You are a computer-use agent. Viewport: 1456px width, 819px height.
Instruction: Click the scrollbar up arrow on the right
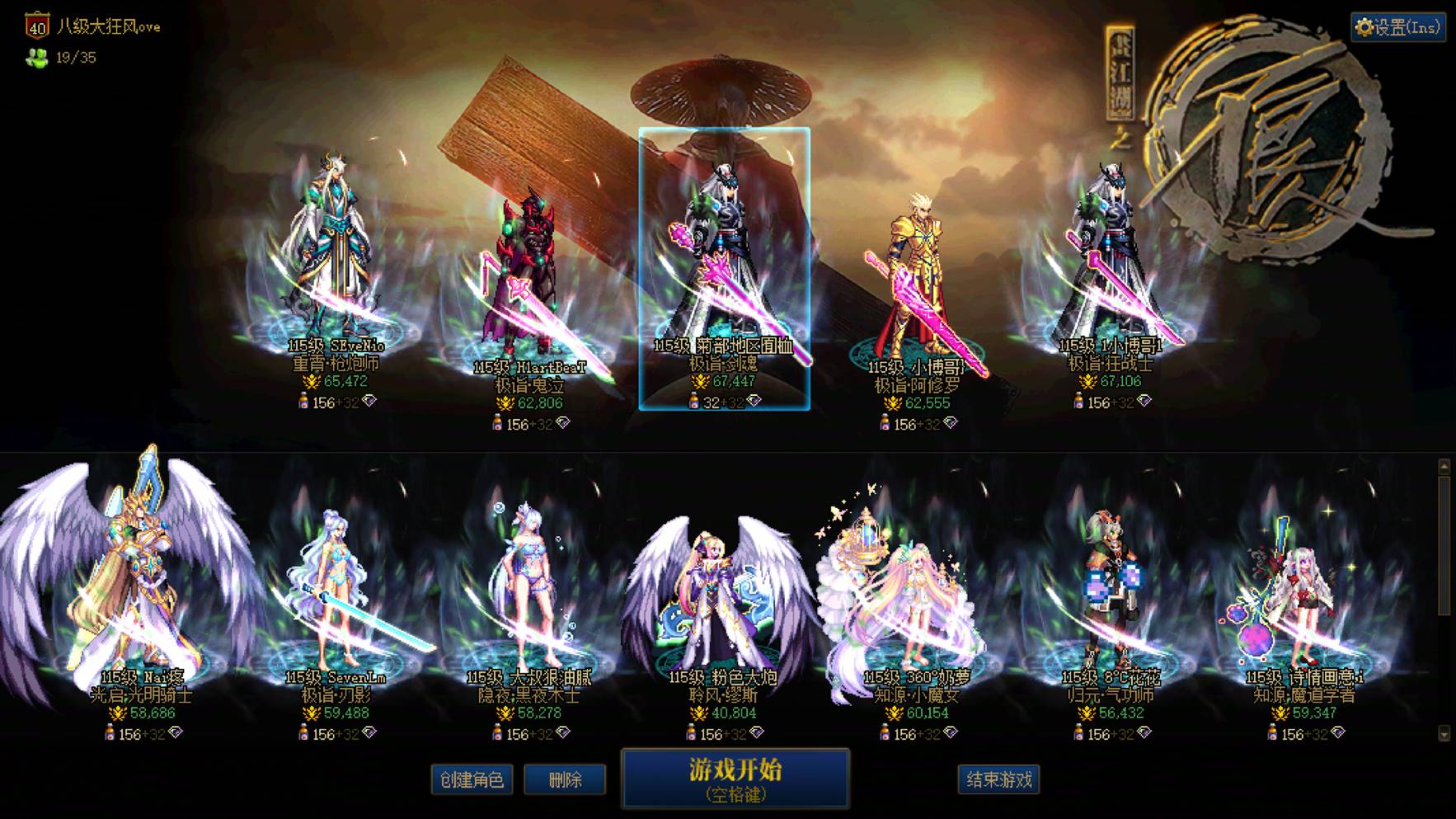click(x=1446, y=467)
